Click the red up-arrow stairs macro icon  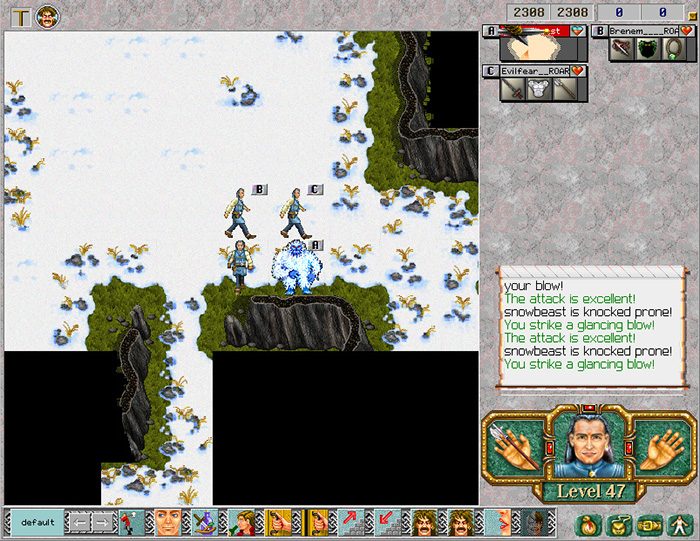click(x=350, y=522)
